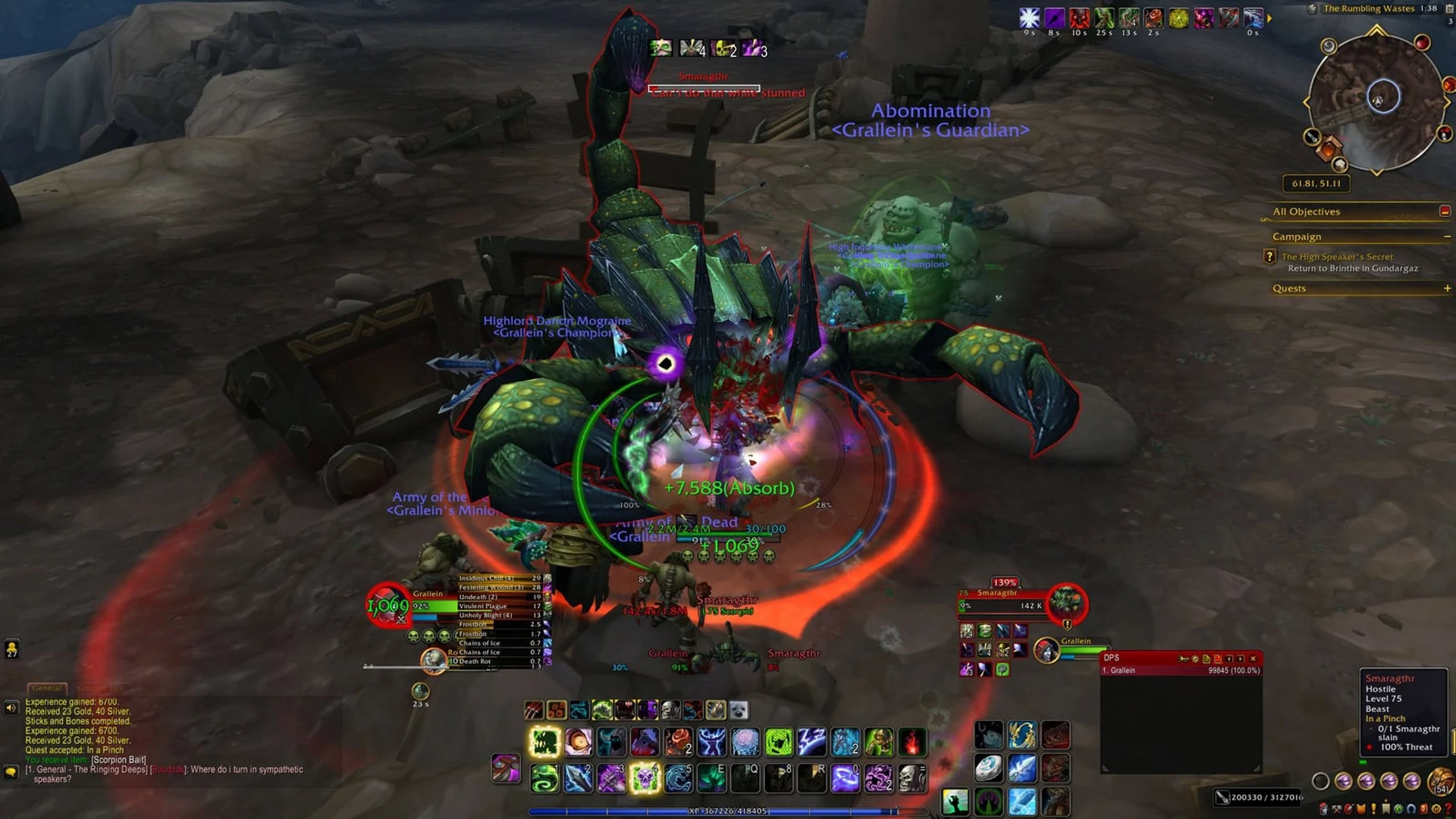
Task: Select the faded chat tab next to General
Action: 99,687
